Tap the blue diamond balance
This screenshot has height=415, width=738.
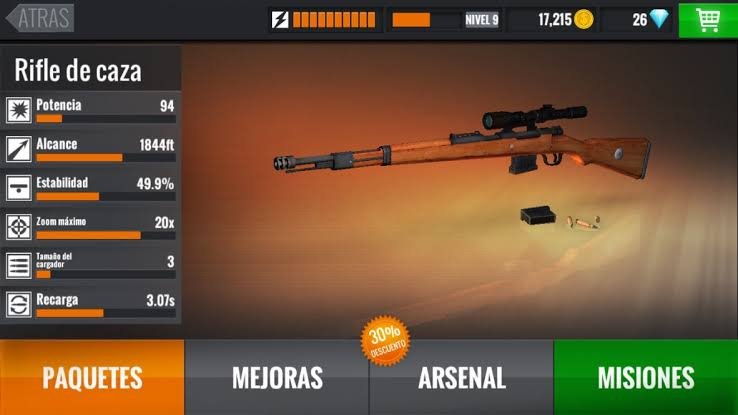[x=649, y=19]
